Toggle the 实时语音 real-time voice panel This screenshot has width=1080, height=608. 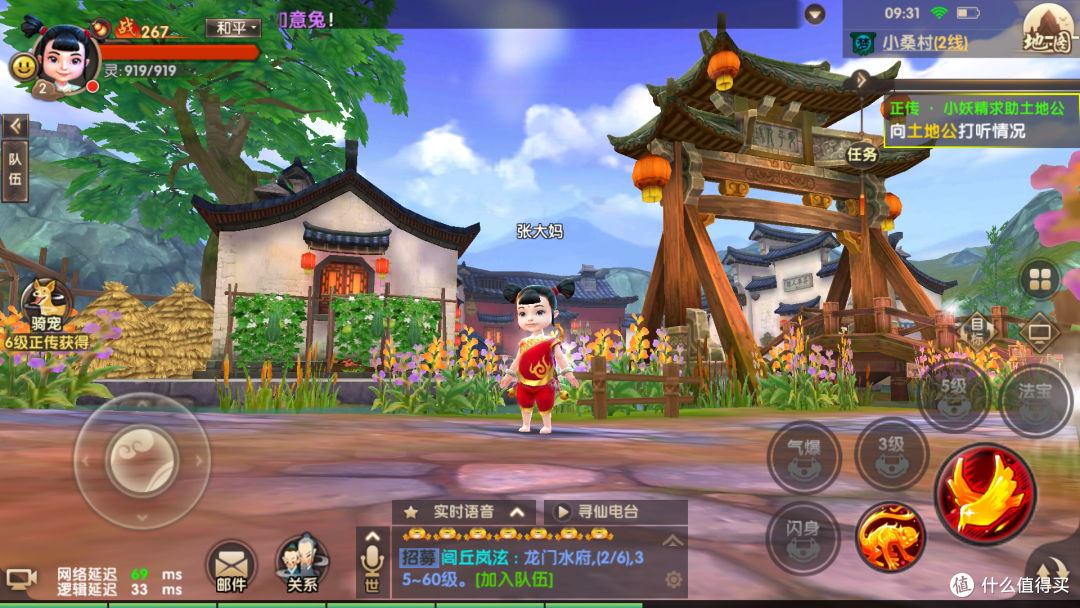tap(463, 511)
